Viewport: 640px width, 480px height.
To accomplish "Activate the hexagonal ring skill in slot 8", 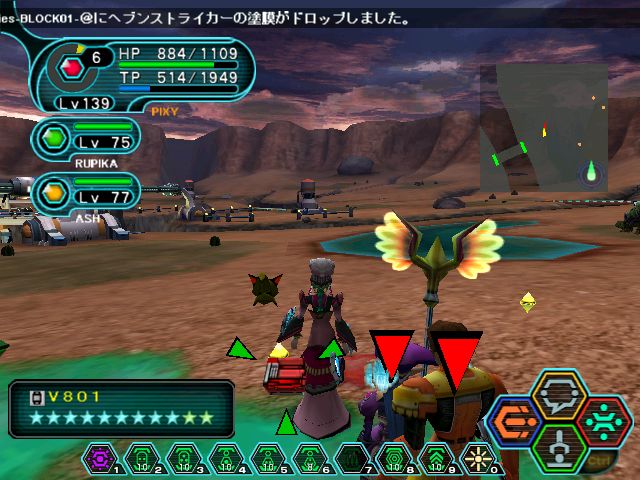I will [395, 459].
